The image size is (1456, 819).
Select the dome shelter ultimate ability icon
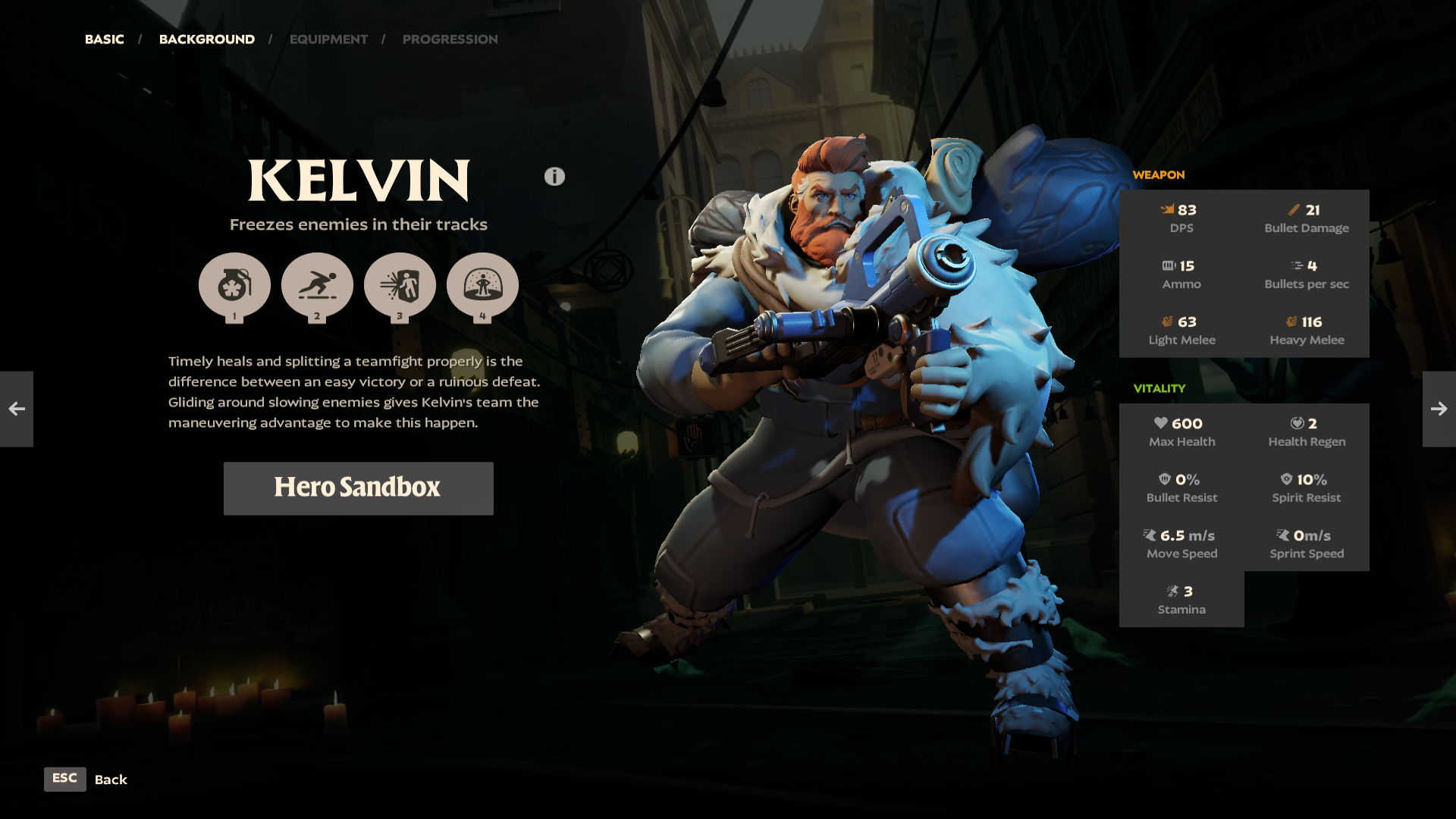482,286
